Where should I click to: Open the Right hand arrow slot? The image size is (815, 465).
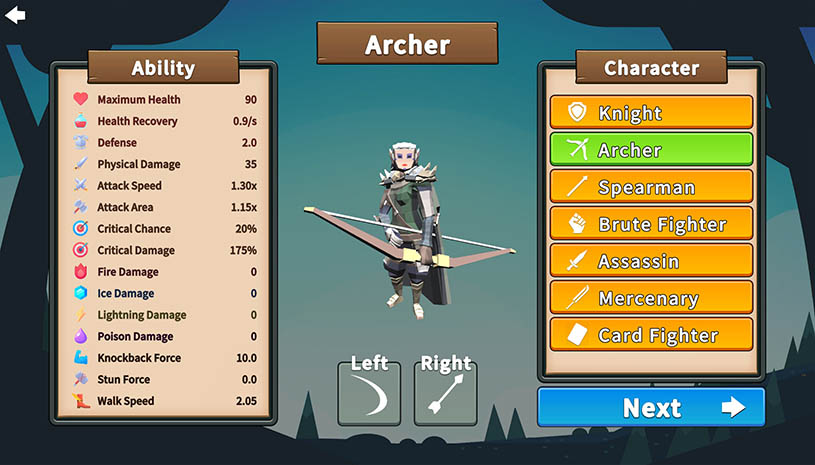(x=445, y=394)
